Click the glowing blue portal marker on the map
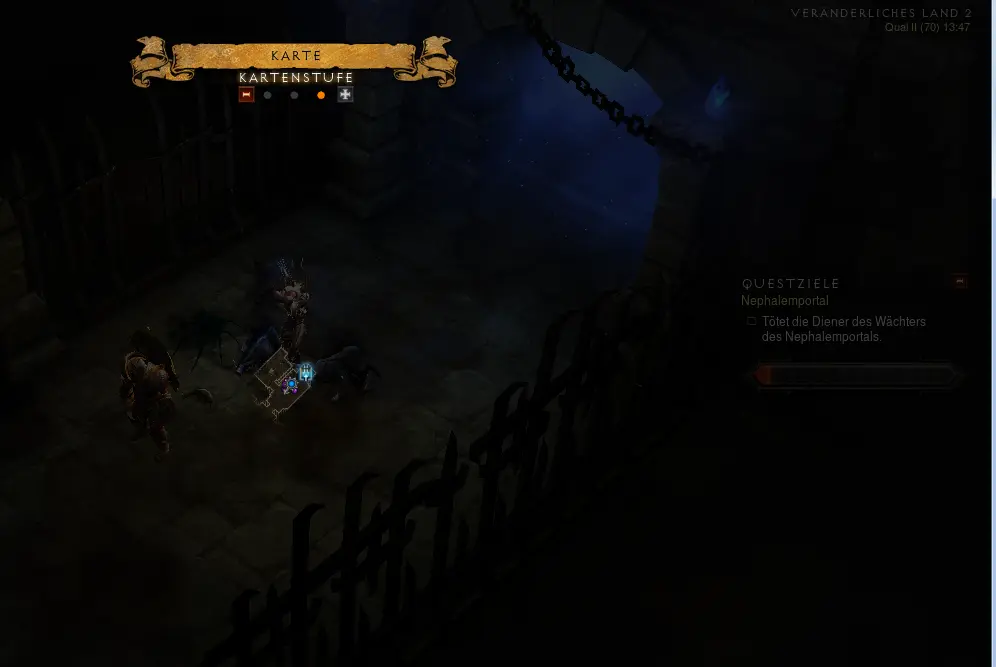Viewport: 996px width, 667px height. (x=306, y=373)
